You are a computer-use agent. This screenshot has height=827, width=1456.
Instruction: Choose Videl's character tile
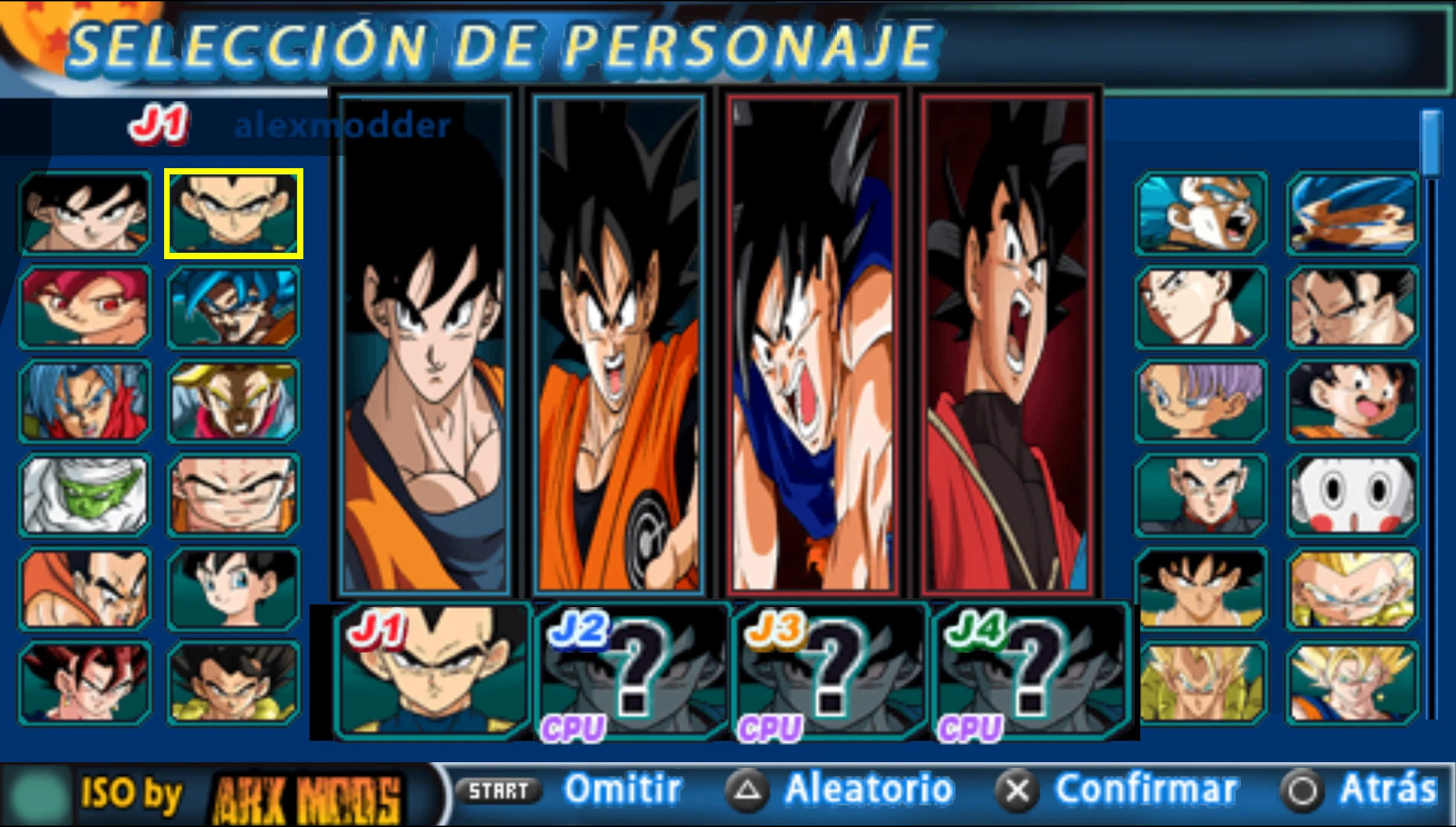pyautogui.click(x=233, y=589)
